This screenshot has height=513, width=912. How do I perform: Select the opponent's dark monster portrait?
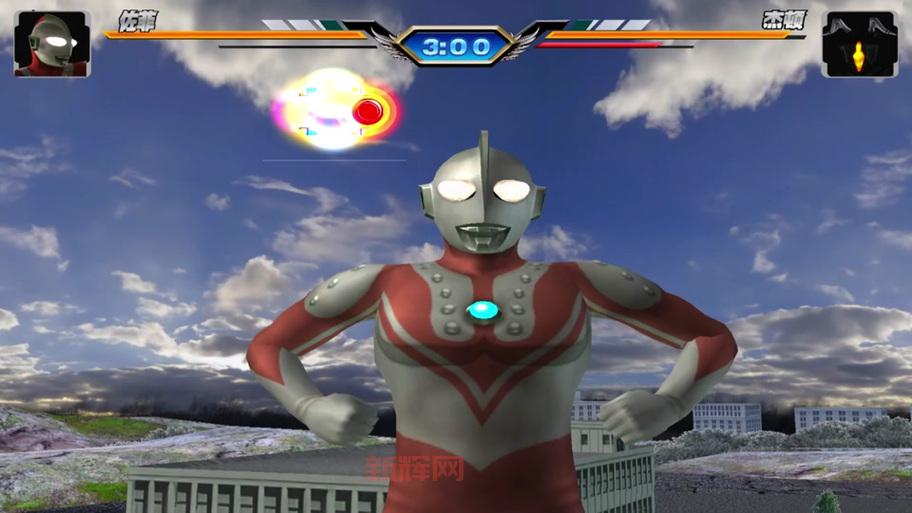coord(859,44)
